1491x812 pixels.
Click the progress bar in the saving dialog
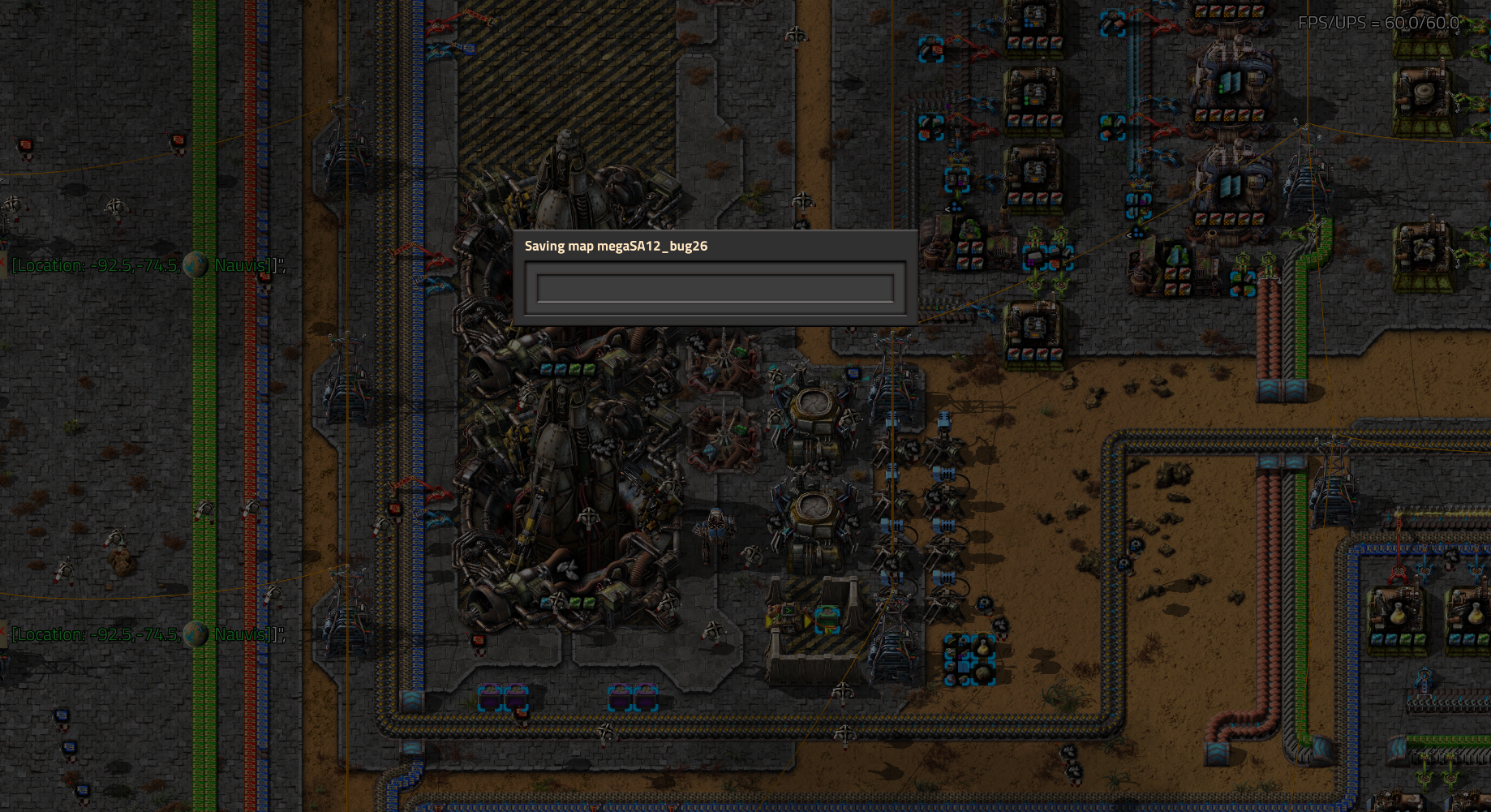(714, 287)
